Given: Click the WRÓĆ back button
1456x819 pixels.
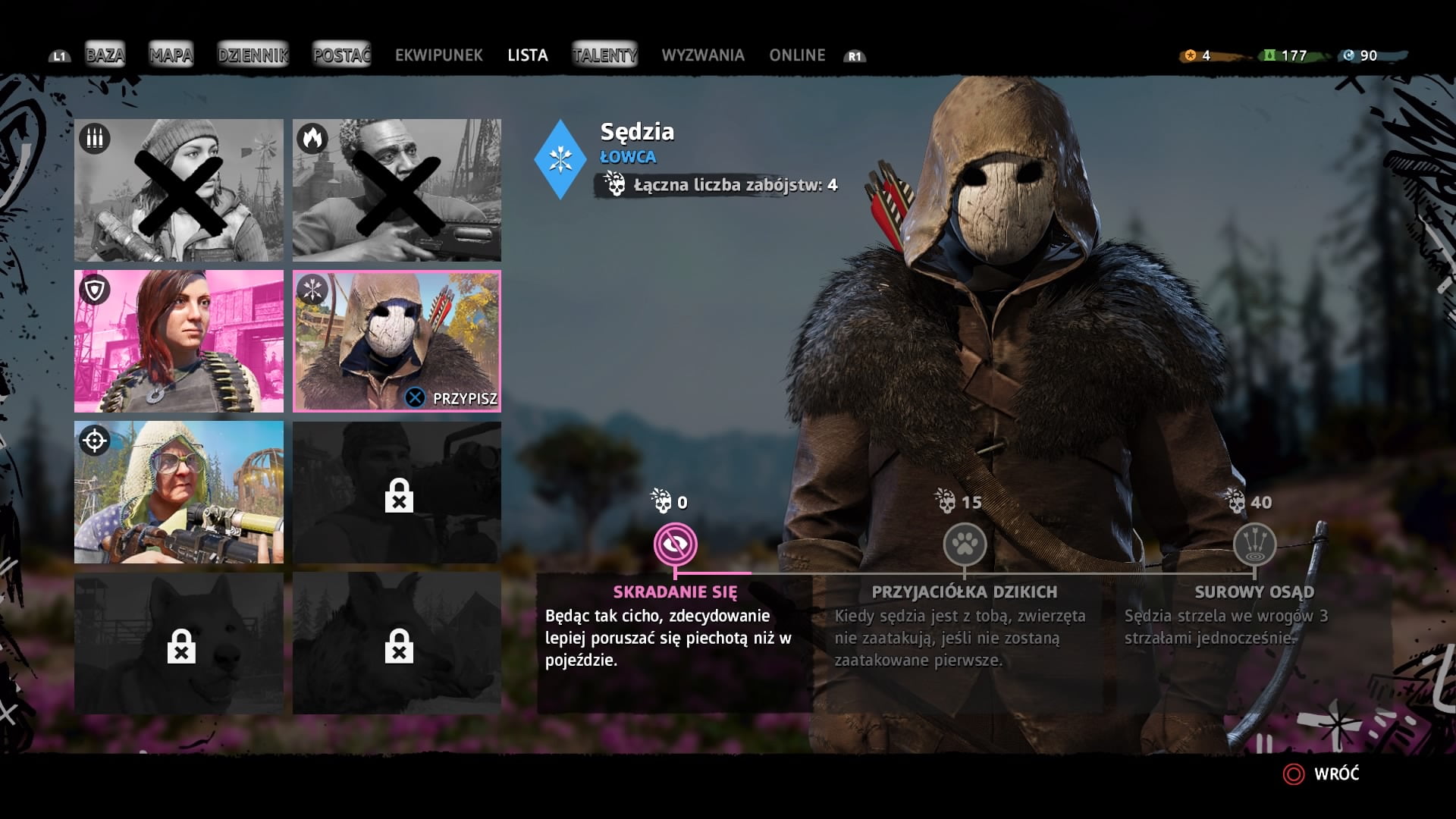Looking at the screenshot, I should (x=1322, y=773).
